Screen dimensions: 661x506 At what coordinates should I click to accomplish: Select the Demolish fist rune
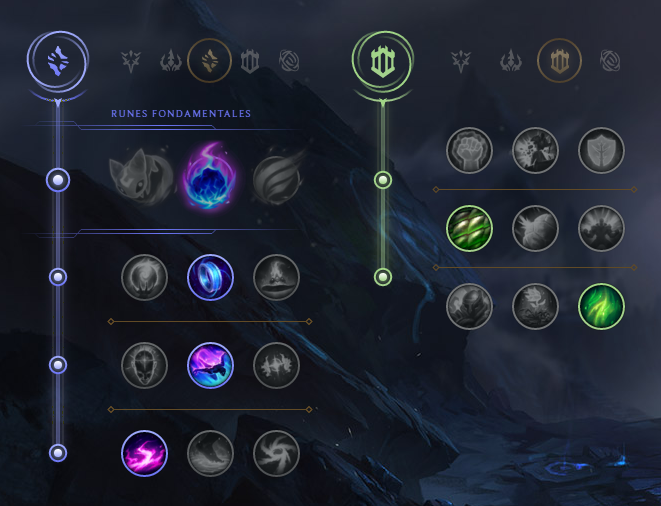pyautogui.click(x=469, y=149)
